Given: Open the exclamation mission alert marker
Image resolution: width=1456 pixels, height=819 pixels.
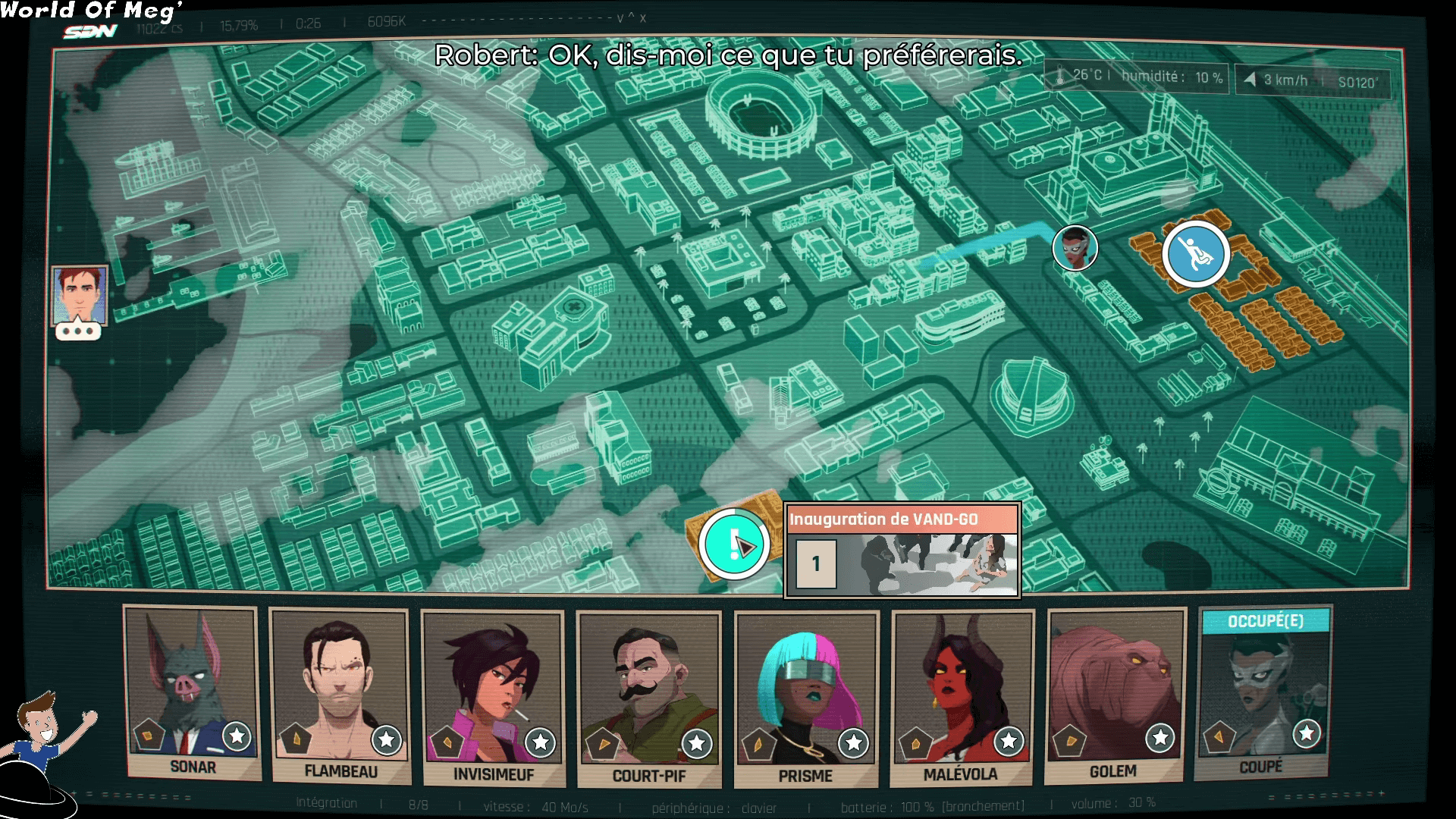Looking at the screenshot, I should pos(733,544).
